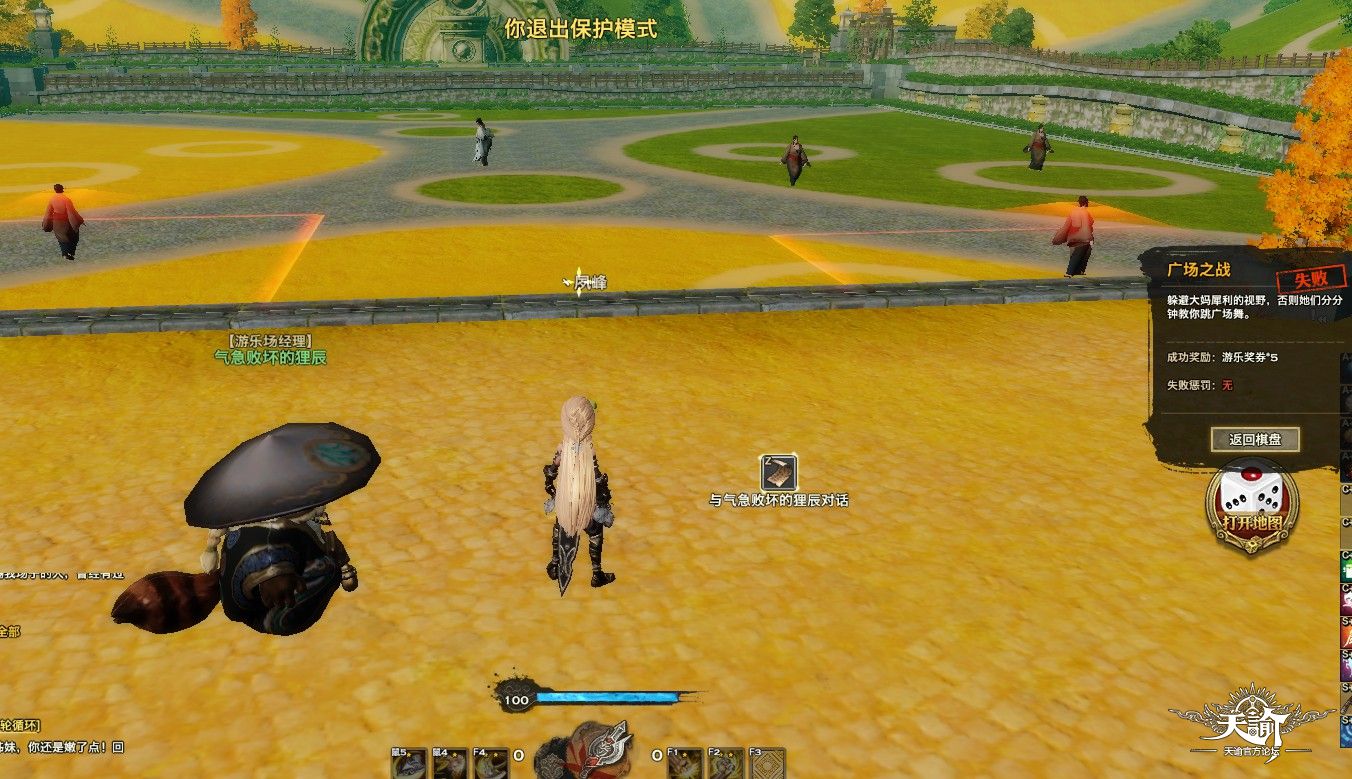Use the skill in the slot labeled 鼠4
The height and width of the screenshot is (779, 1352).
[449, 764]
